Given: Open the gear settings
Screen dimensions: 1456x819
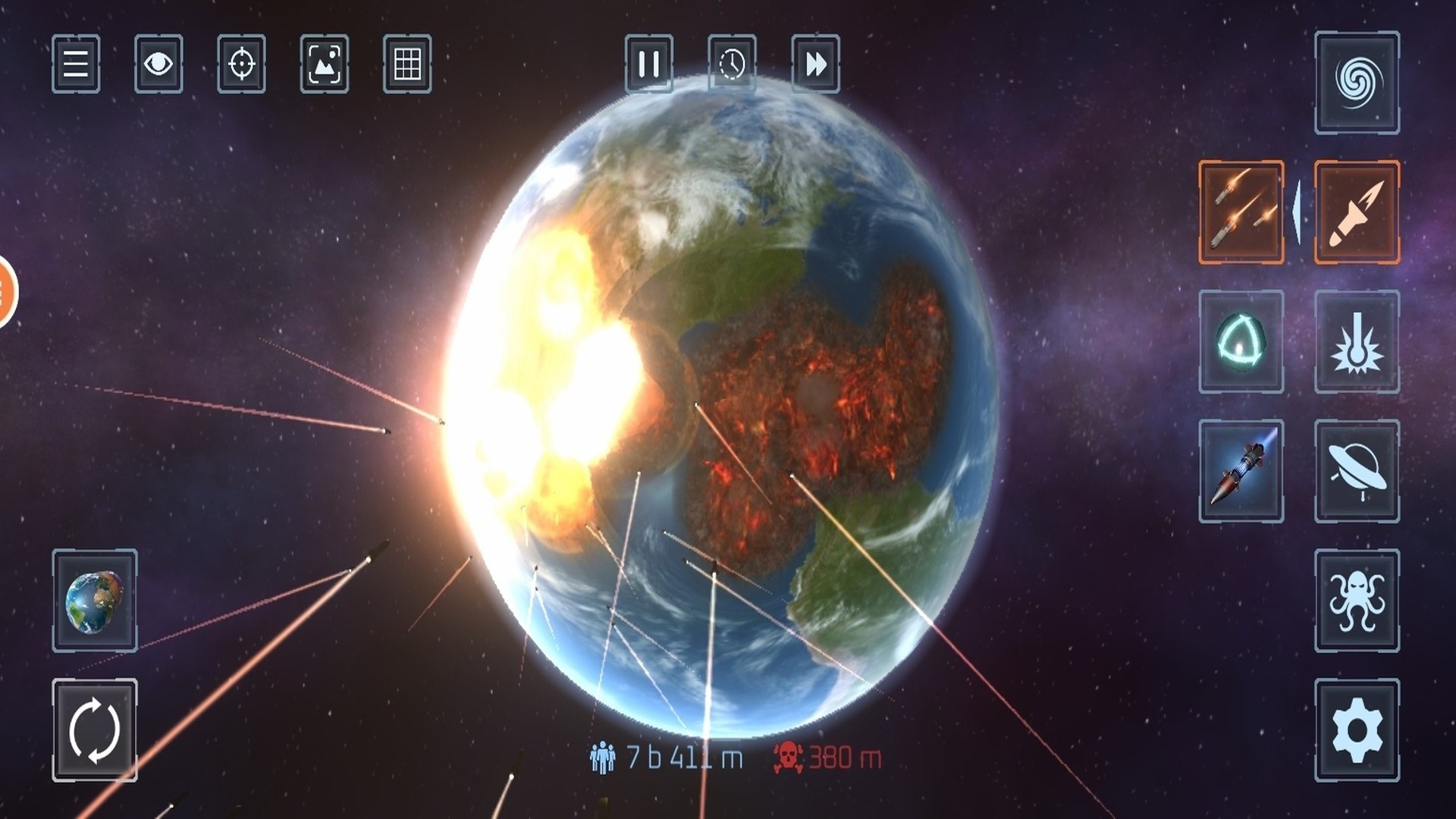Looking at the screenshot, I should click(x=1357, y=730).
